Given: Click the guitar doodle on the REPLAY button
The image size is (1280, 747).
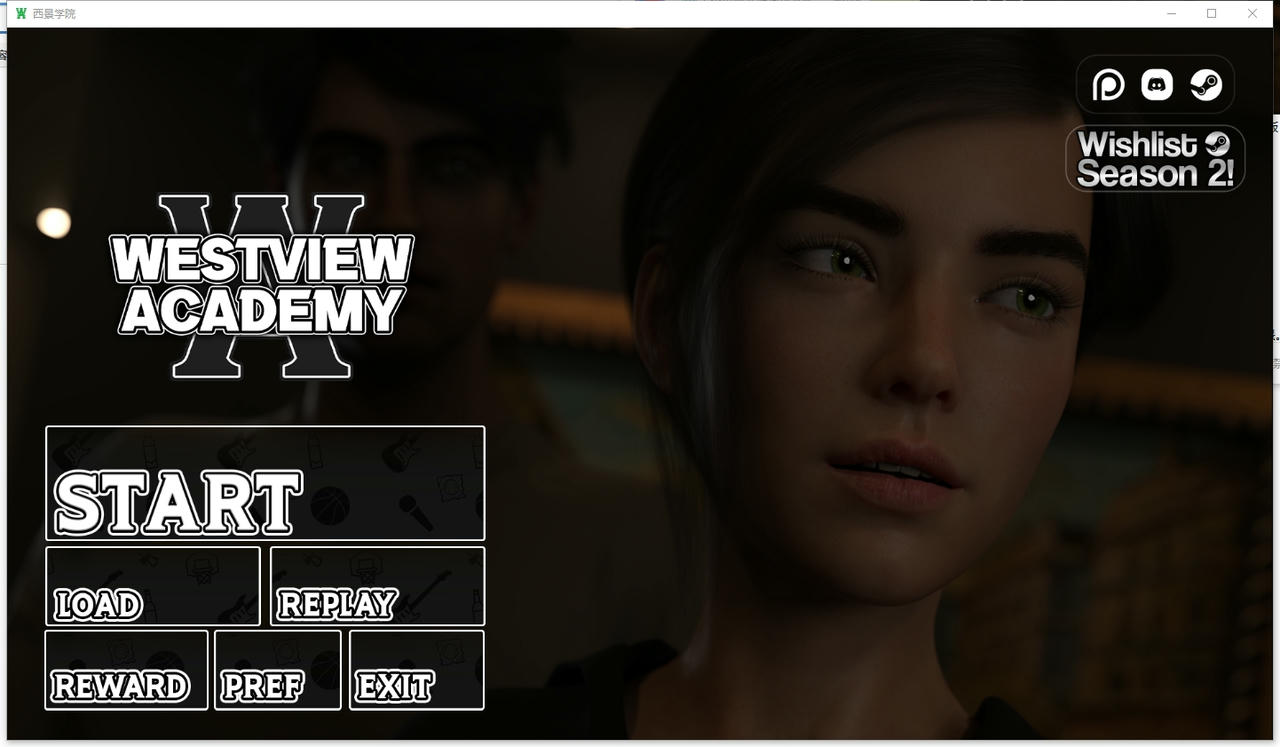Looking at the screenshot, I should 427,596.
